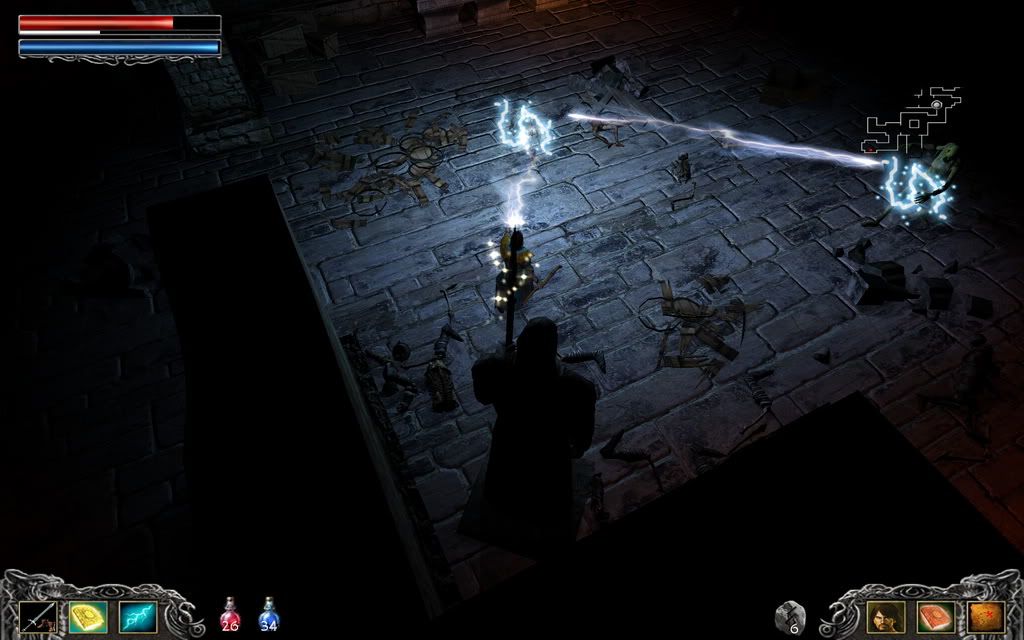Image resolution: width=1024 pixels, height=640 pixels.
Task: Drink a red health potion
Action: (x=230, y=615)
